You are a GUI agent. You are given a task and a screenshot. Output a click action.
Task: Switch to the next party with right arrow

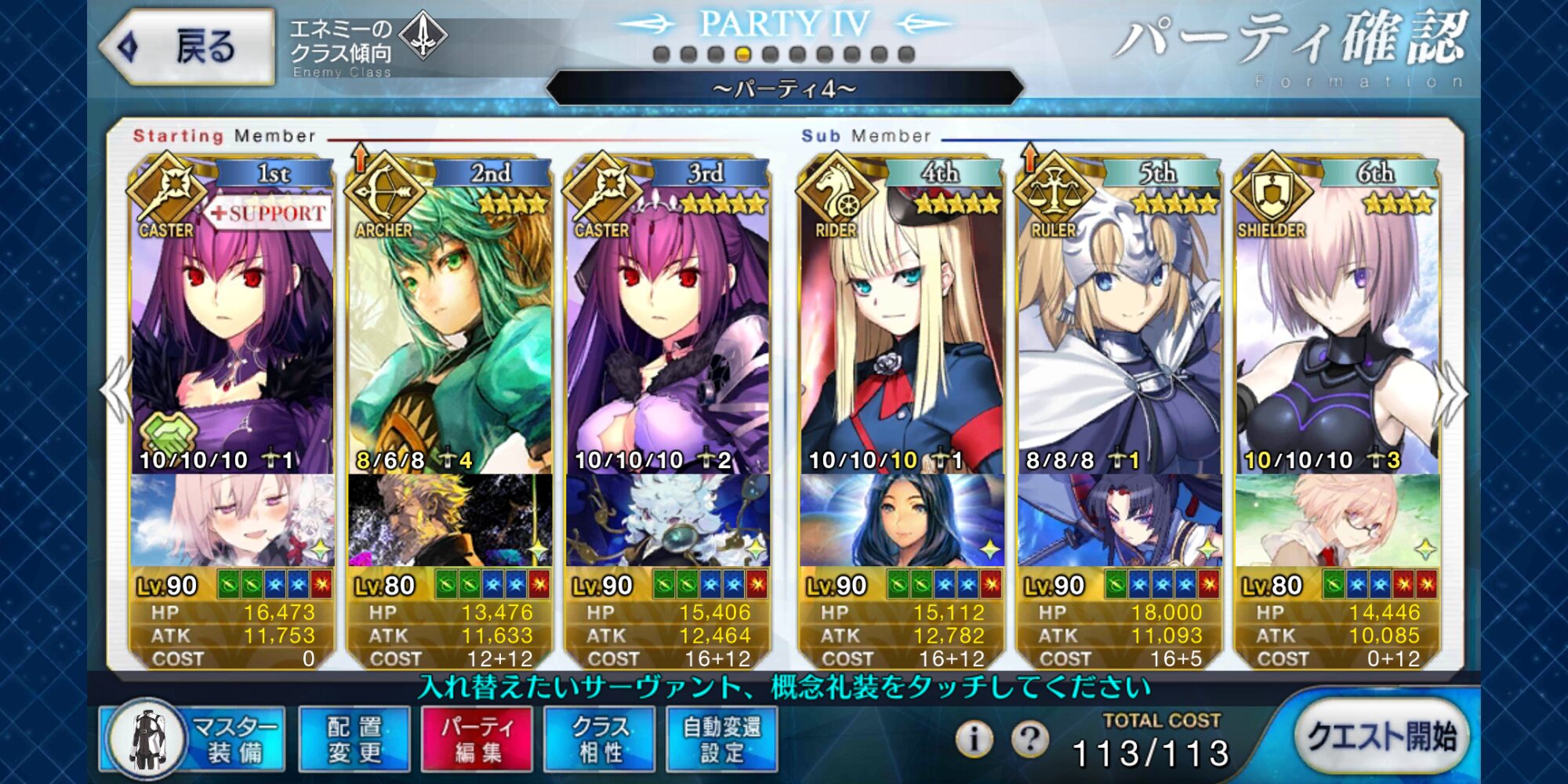[1452, 392]
